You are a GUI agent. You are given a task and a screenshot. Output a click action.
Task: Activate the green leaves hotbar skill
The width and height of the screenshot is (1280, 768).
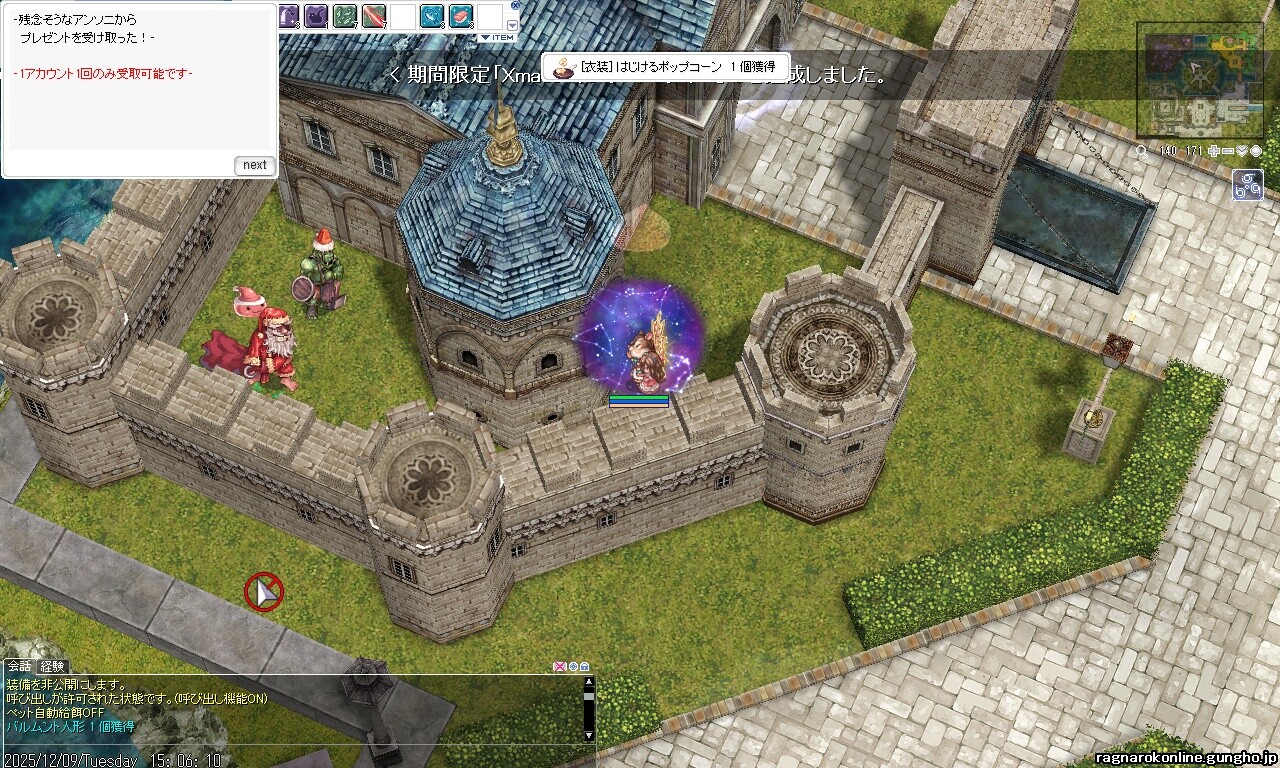pyautogui.click(x=345, y=15)
